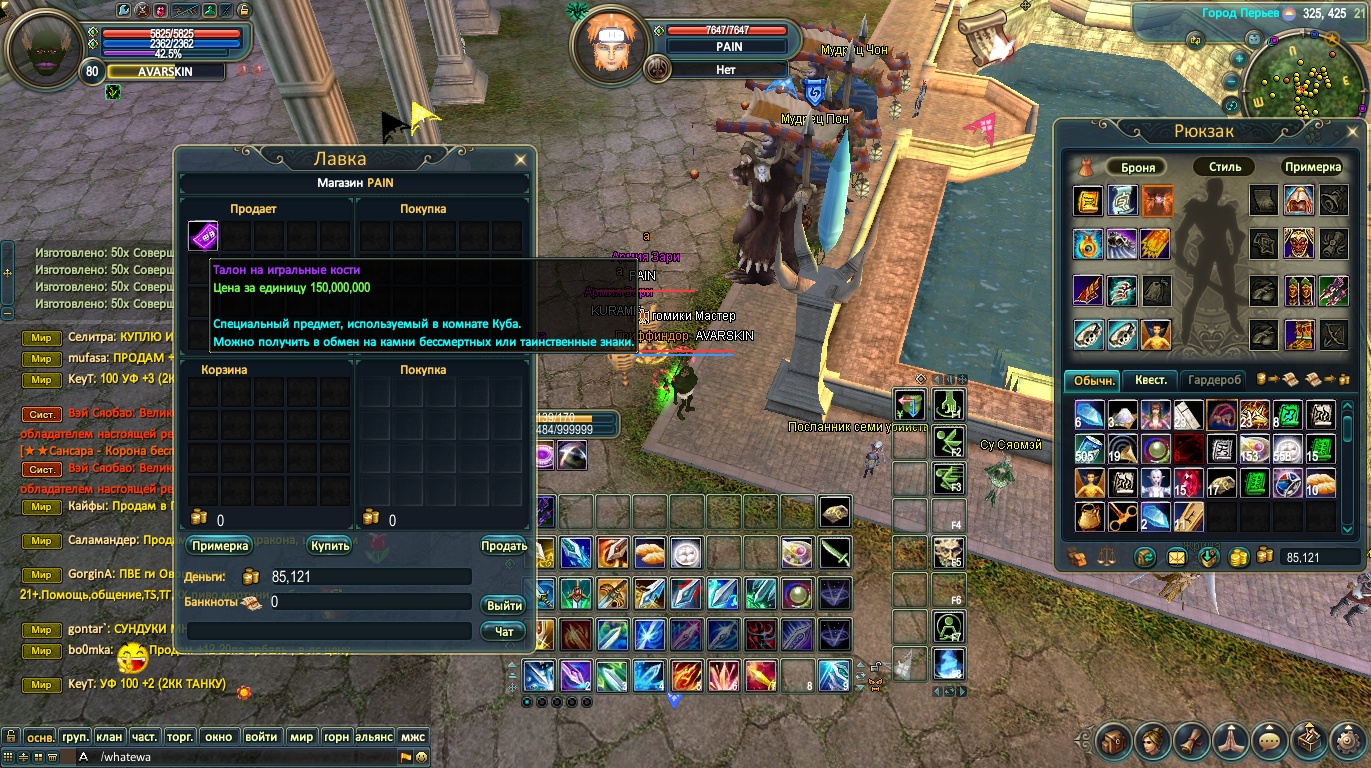Select the purple dice ticket for sale
Screen dimensions: 1371x768
tap(203, 237)
